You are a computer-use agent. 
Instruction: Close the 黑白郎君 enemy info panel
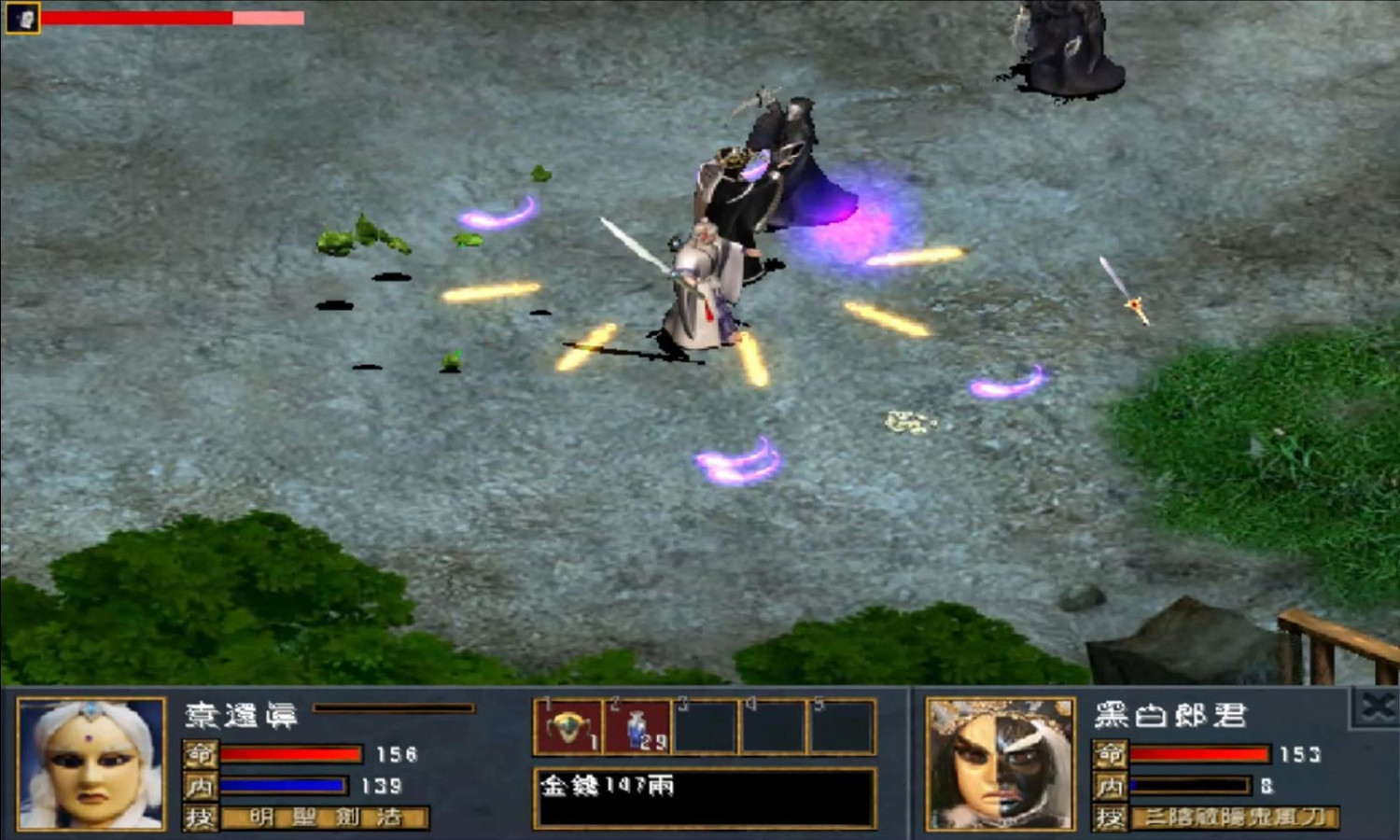pyautogui.click(x=1379, y=707)
